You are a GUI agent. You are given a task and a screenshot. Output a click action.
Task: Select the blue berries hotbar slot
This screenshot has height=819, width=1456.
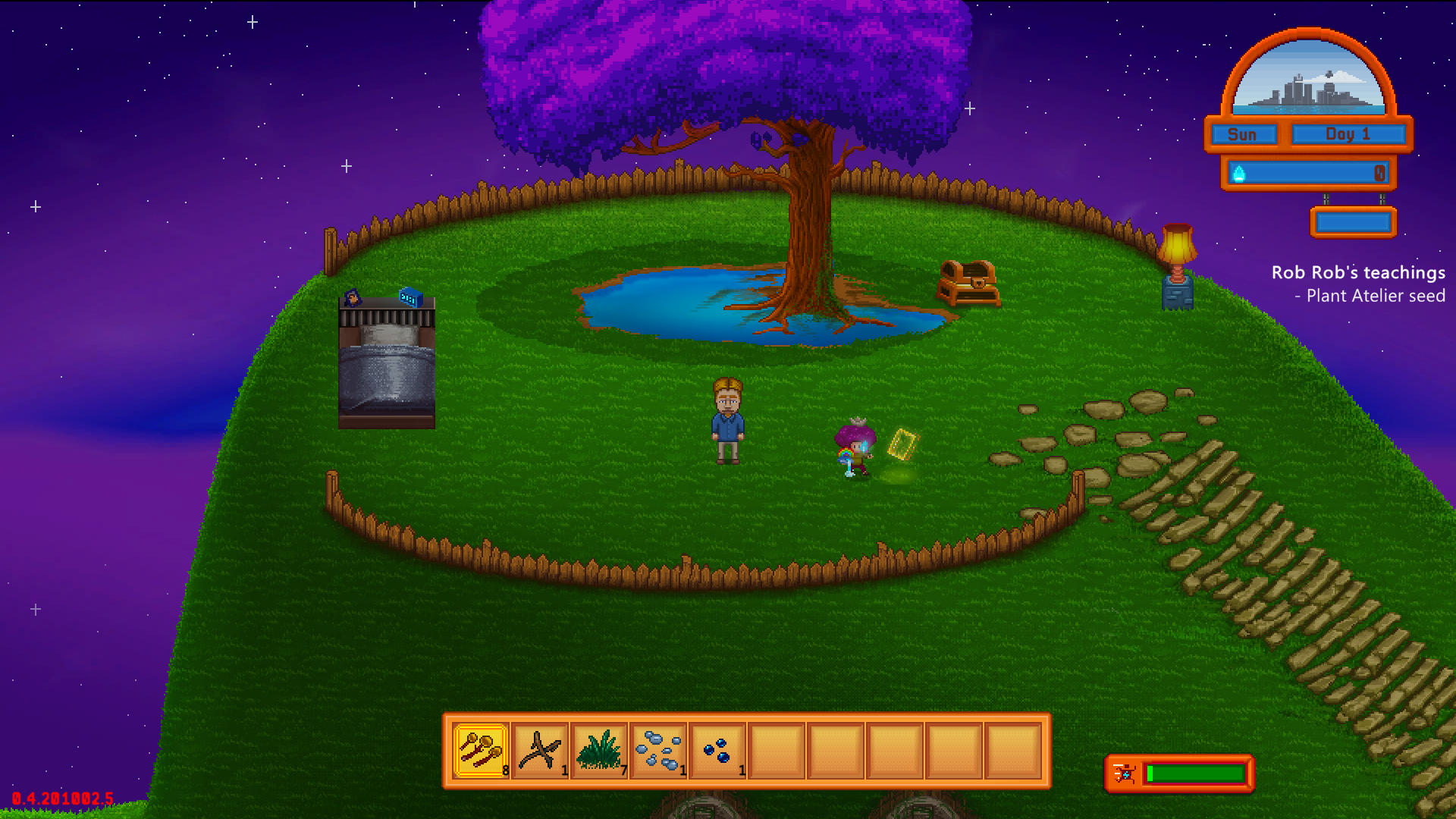tap(717, 751)
